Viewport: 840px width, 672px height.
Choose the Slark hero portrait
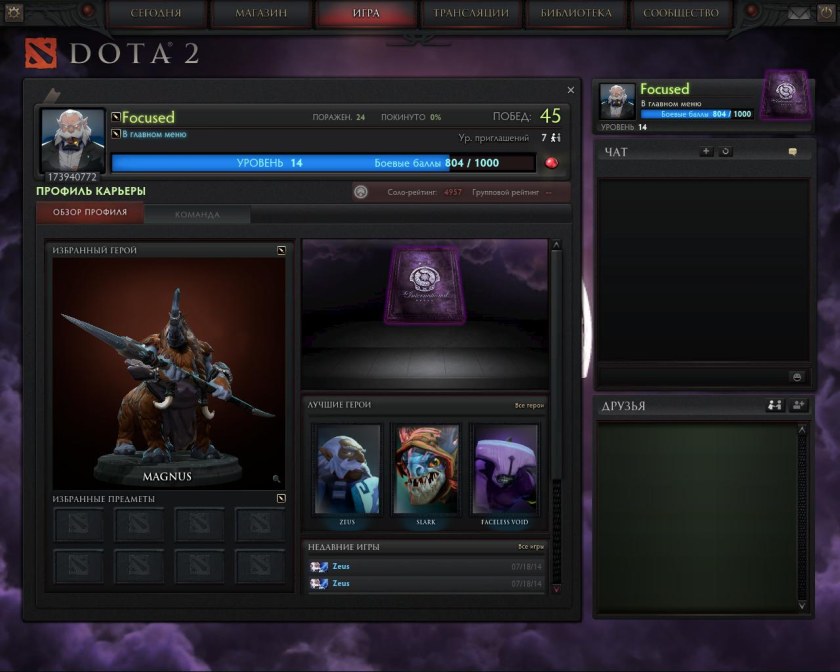point(426,470)
